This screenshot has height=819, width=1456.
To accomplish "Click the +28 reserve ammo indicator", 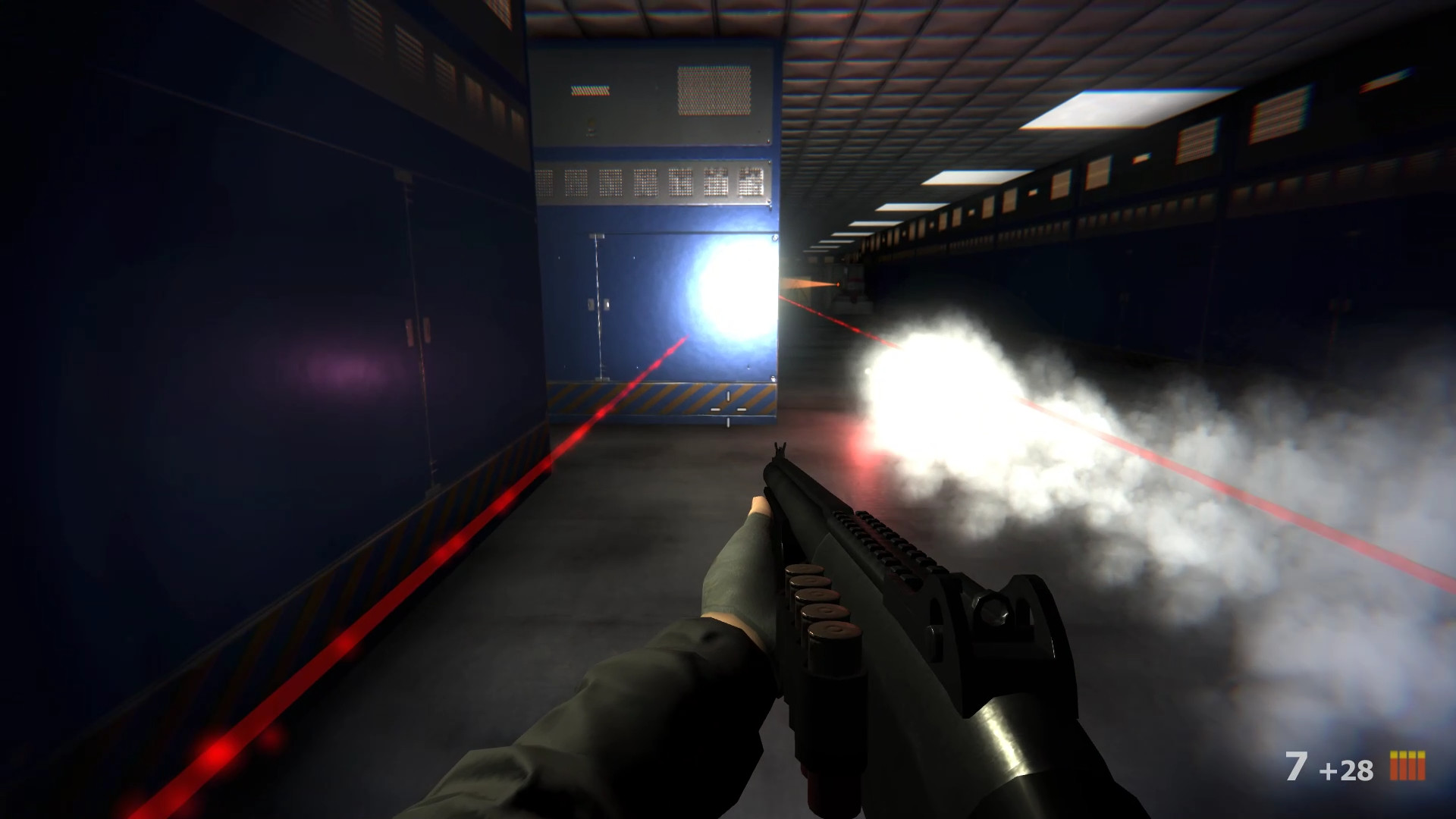I will click(1348, 769).
